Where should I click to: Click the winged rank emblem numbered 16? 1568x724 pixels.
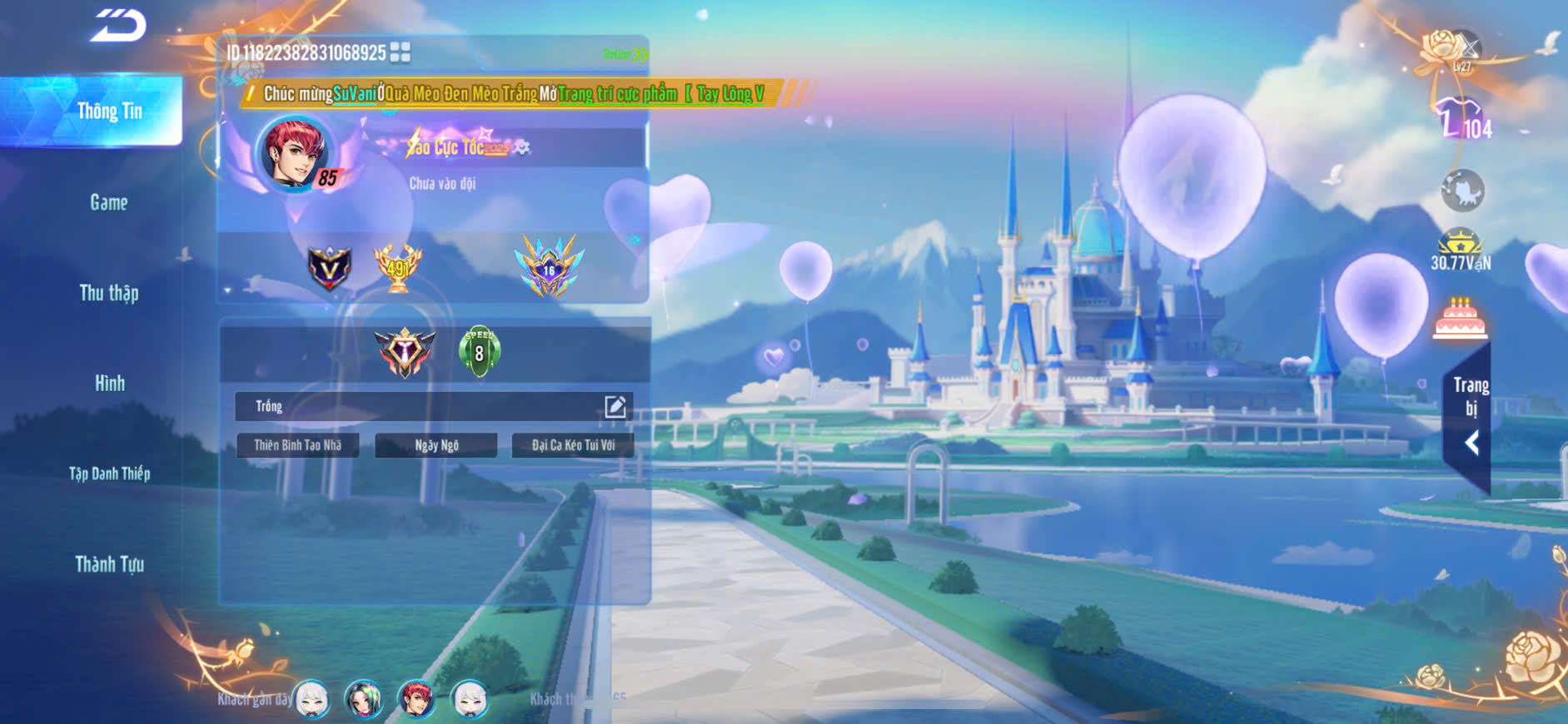tap(549, 266)
